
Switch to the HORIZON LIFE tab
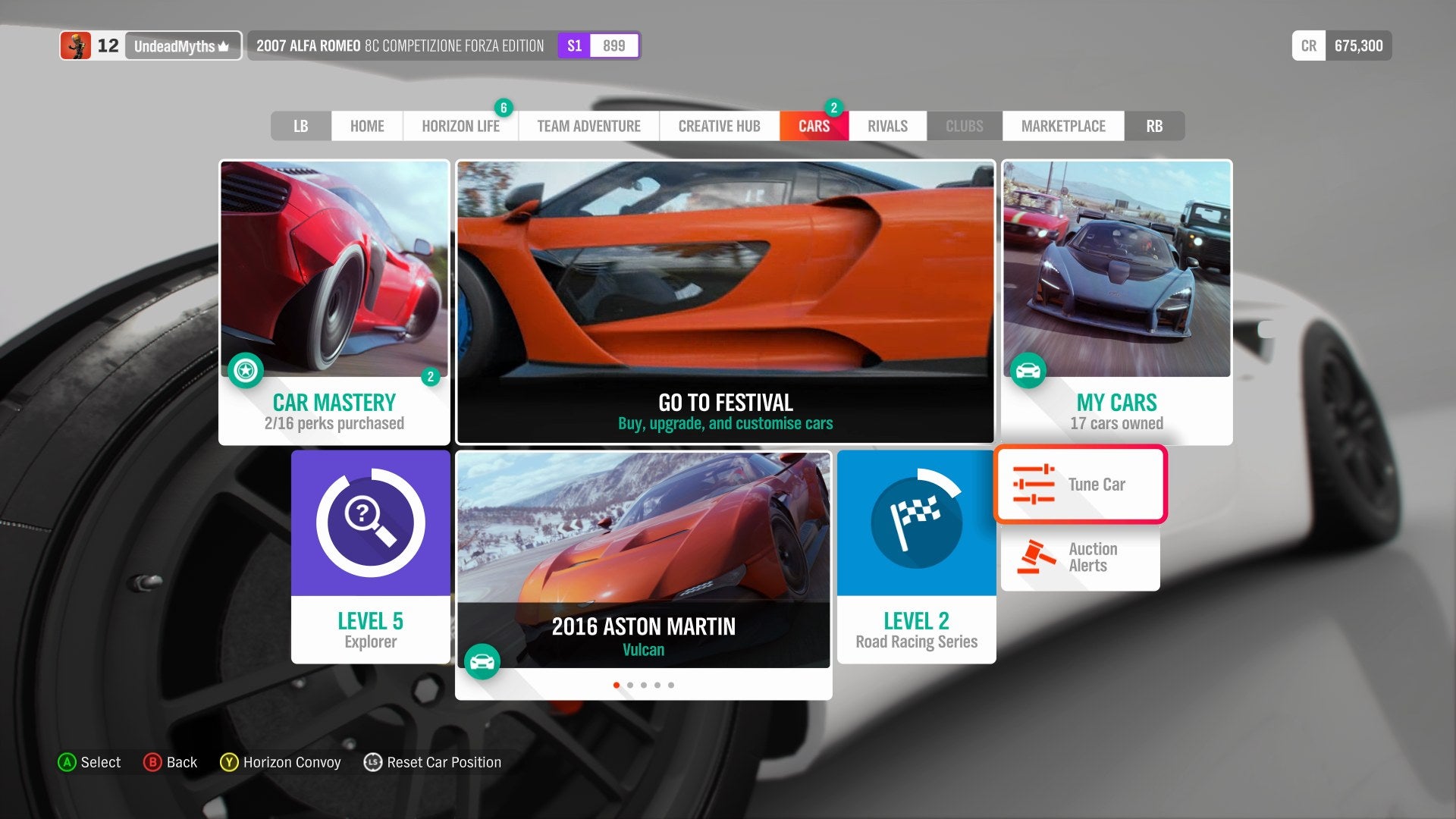pyautogui.click(x=460, y=126)
